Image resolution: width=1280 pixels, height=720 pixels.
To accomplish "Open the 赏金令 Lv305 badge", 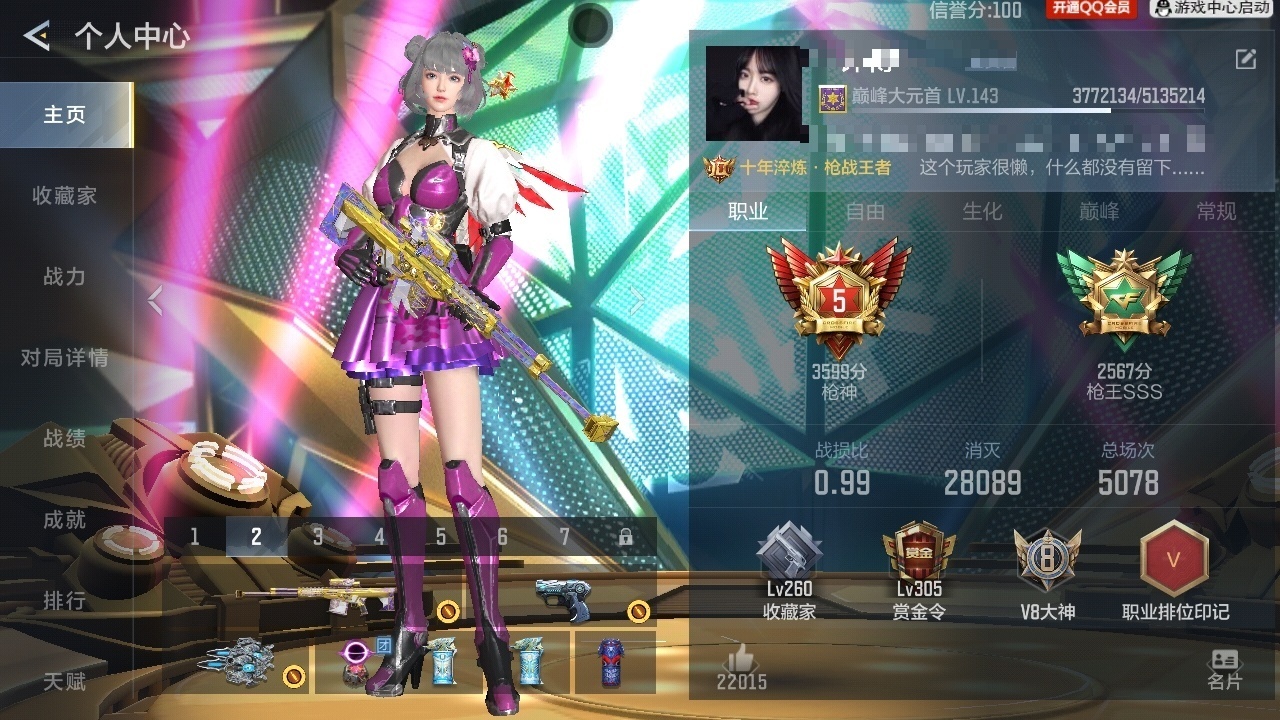I will tap(918, 572).
